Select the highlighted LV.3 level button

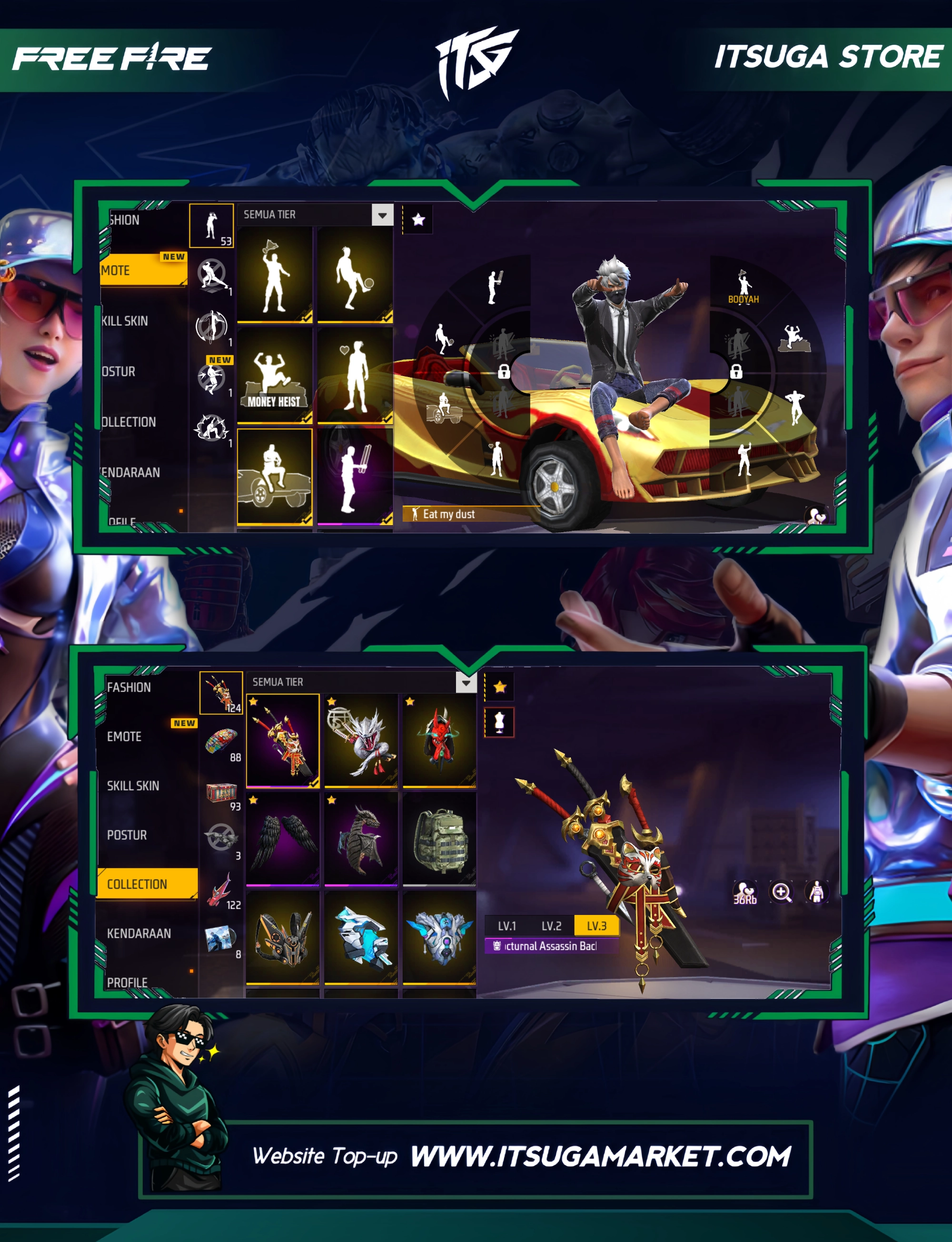(596, 926)
